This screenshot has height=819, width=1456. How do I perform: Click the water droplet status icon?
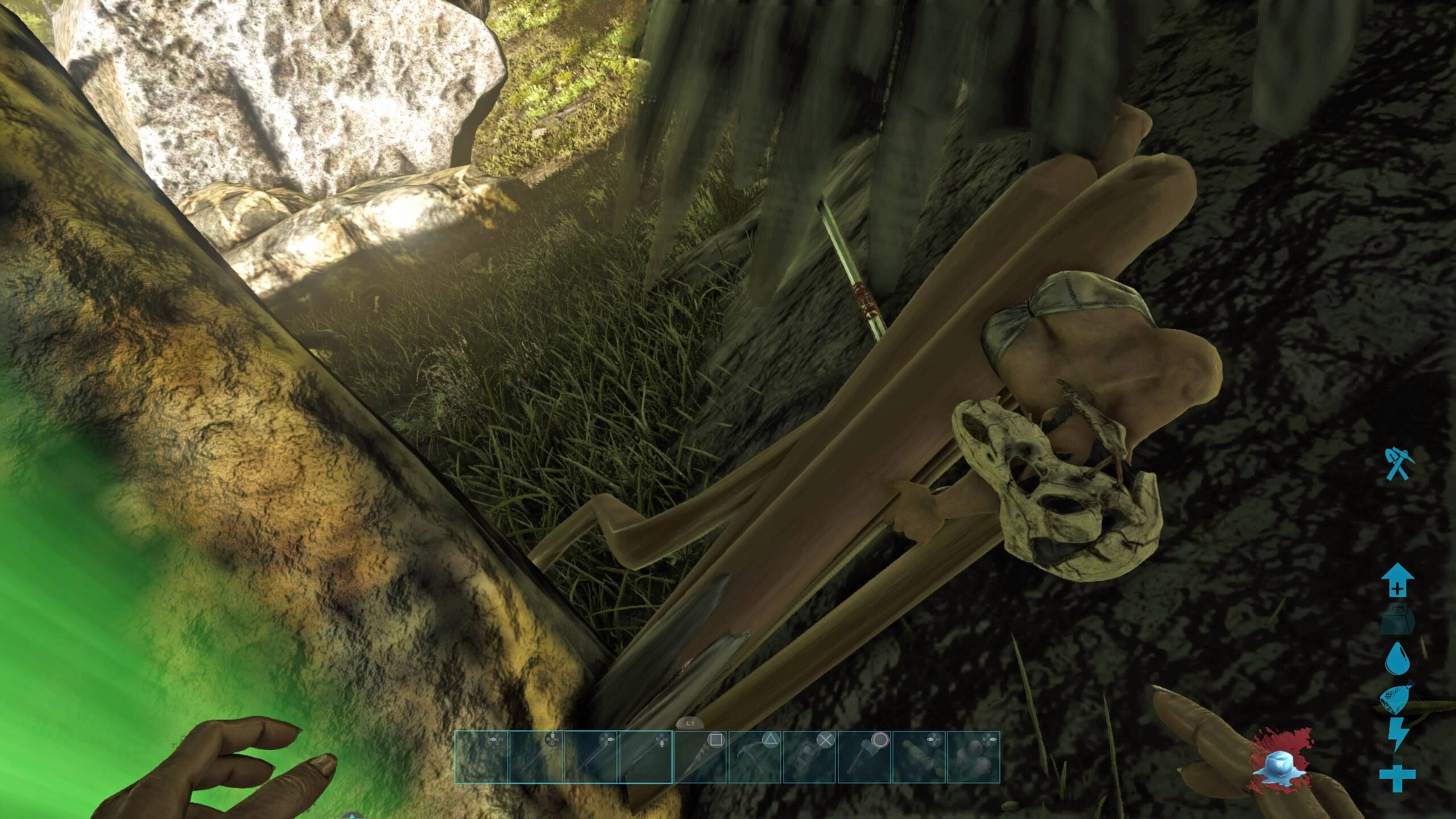coord(1397,659)
